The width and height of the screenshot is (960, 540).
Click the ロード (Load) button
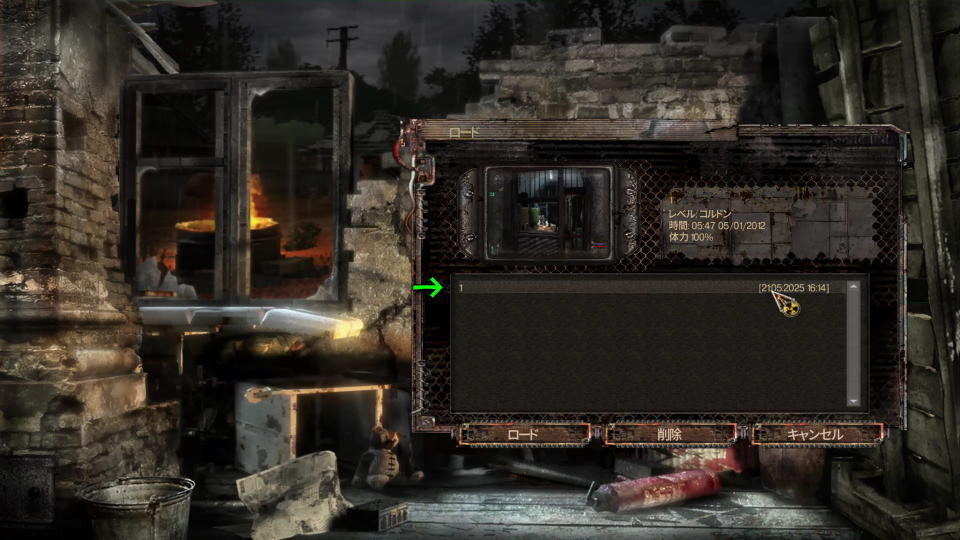coord(523,434)
